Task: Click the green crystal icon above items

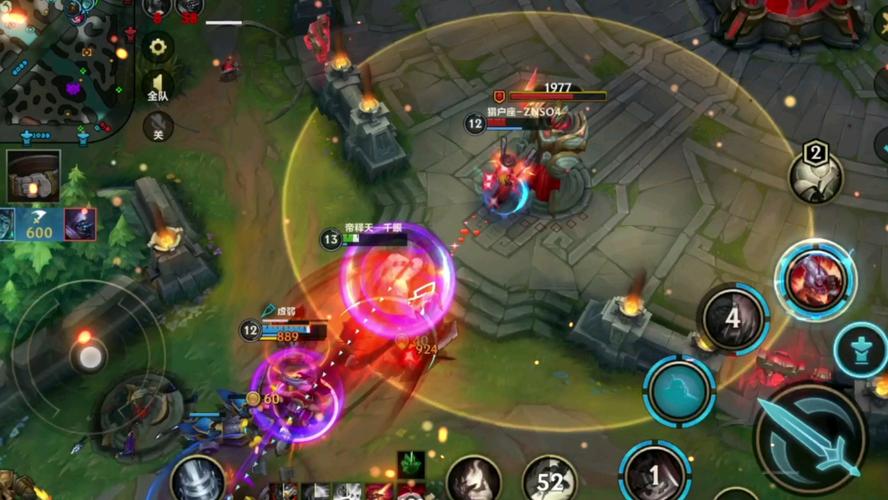Action: coord(411,463)
